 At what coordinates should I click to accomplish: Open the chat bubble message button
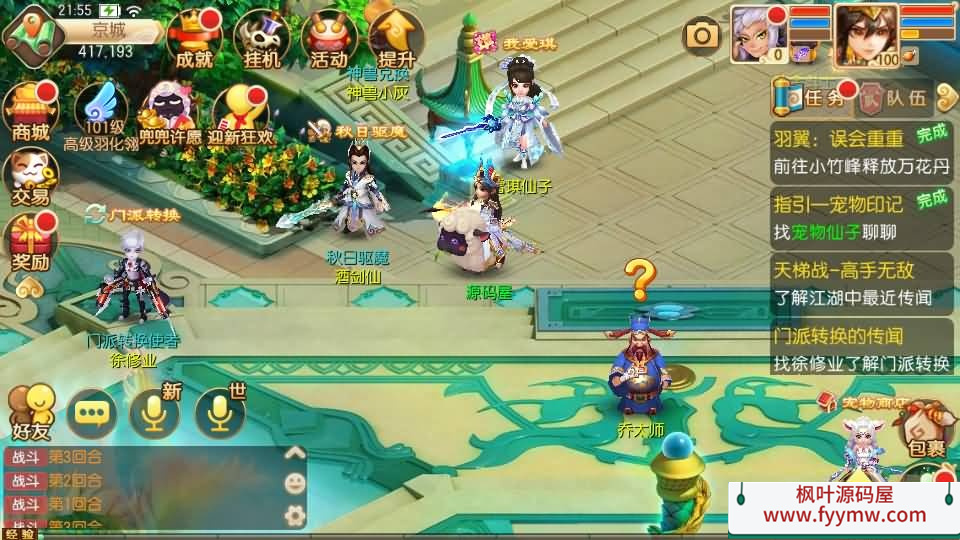91,413
